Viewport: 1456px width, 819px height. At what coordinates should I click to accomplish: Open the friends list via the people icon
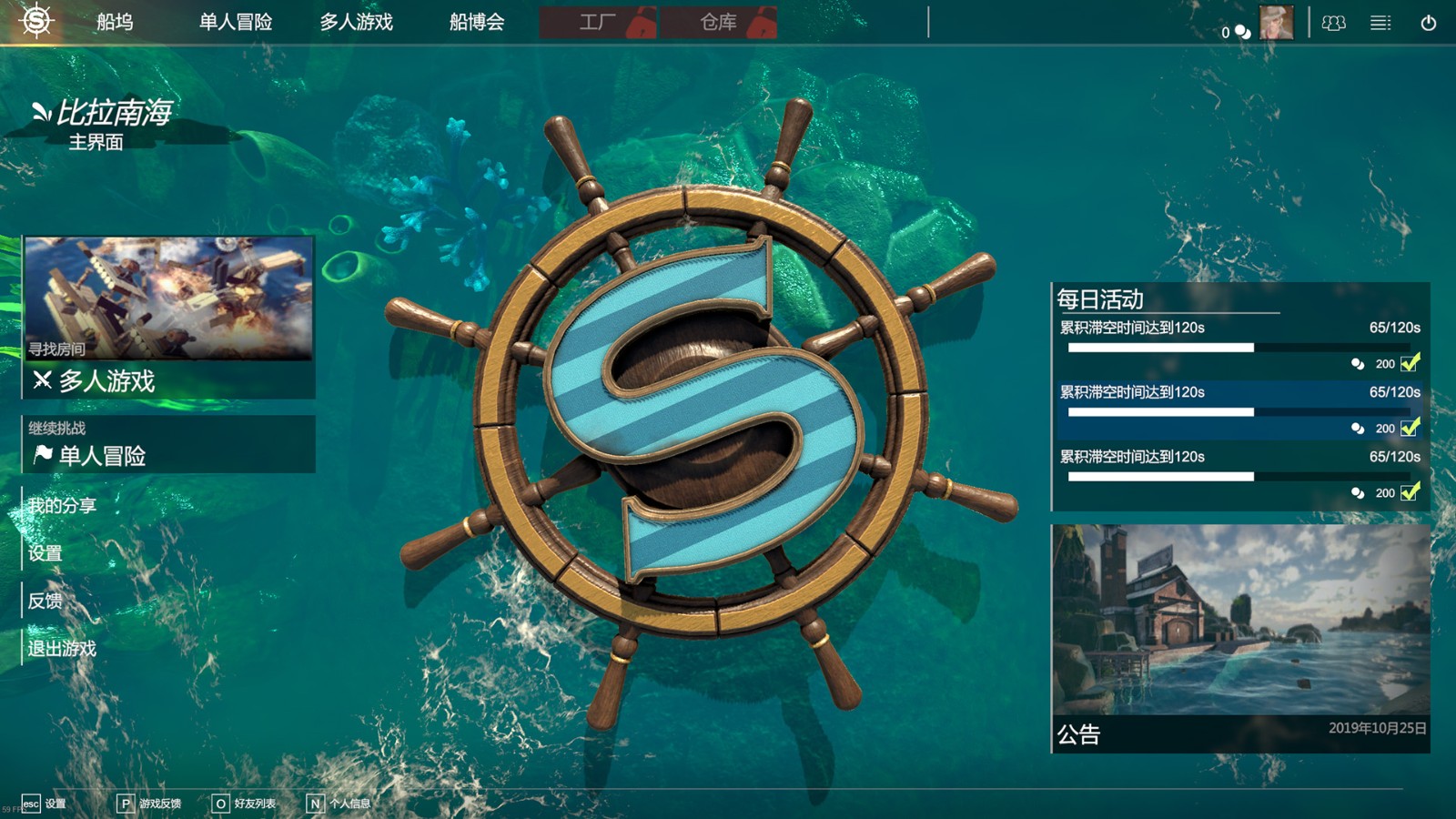tap(1334, 22)
